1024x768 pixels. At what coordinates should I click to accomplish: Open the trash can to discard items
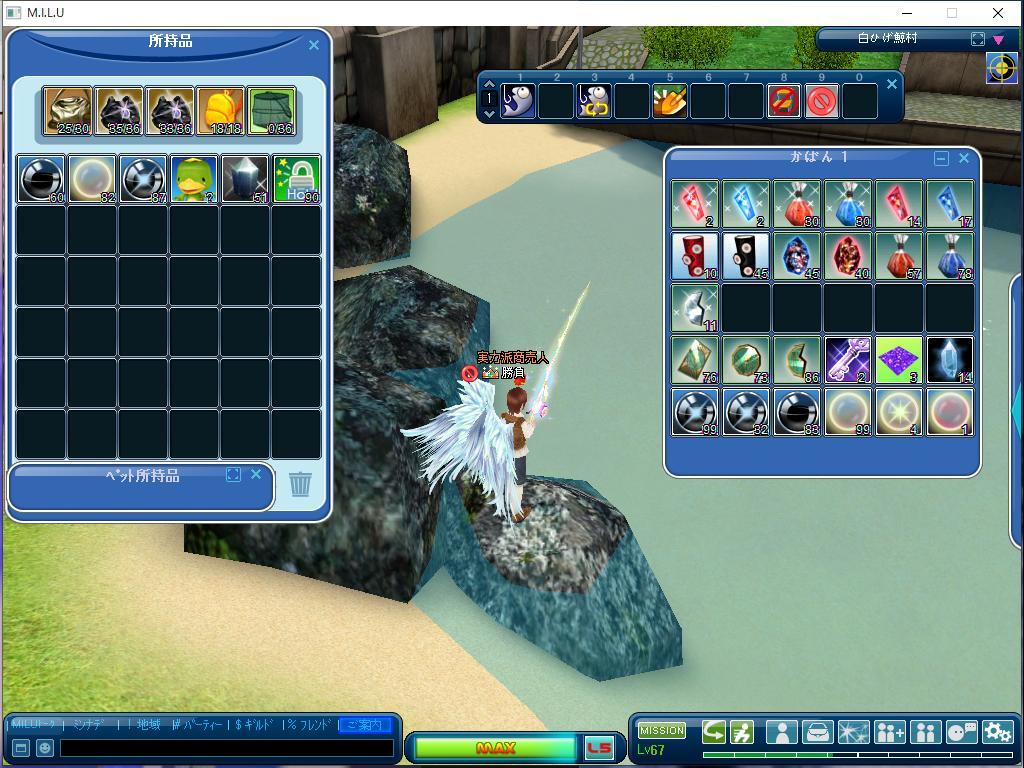pyautogui.click(x=300, y=484)
